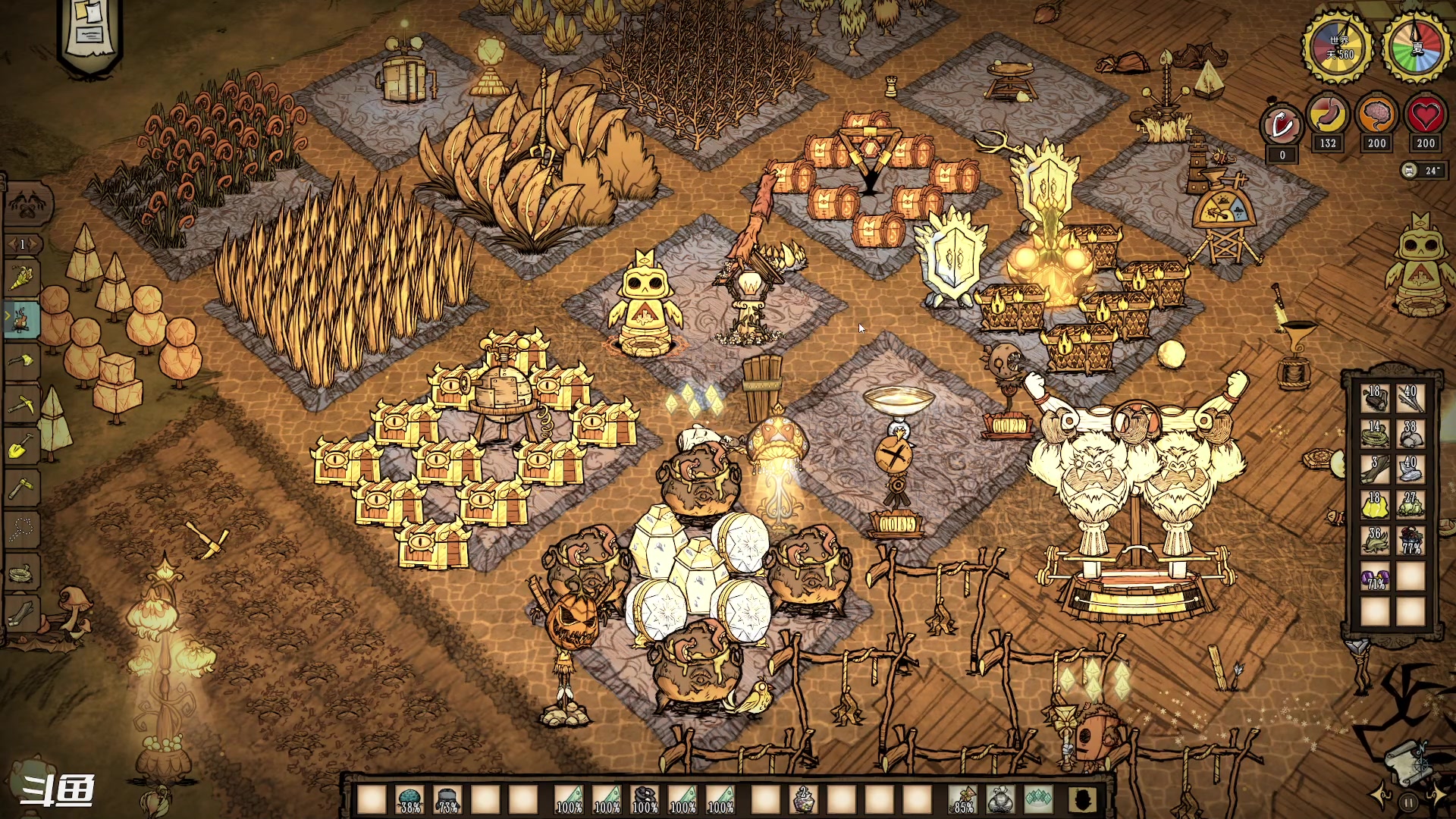Pick the twigs stack of 40 in backpack
The height and width of the screenshot is (819, 1456).
1410,397
